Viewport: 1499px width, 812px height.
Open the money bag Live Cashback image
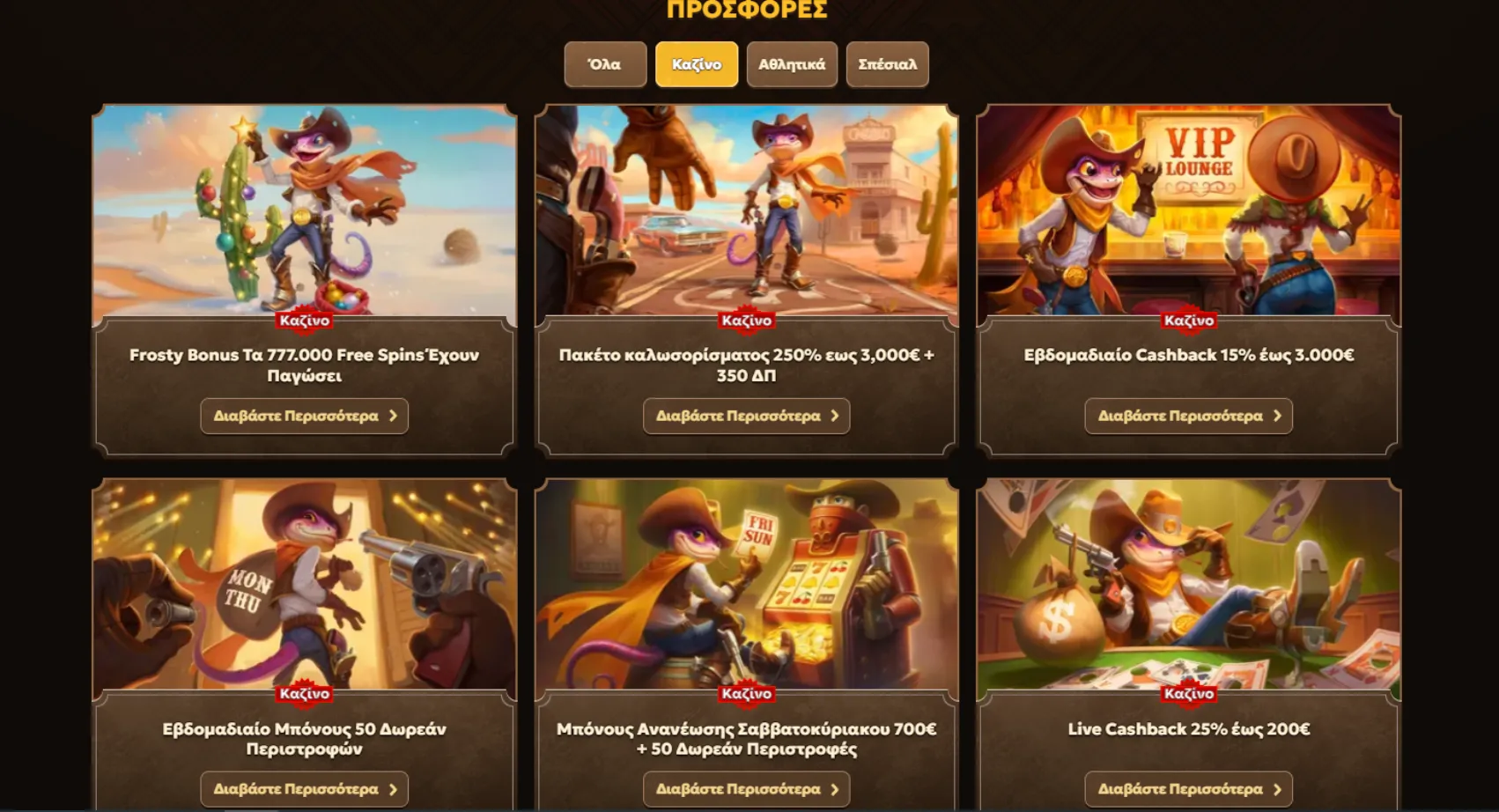click(1188, 583)
